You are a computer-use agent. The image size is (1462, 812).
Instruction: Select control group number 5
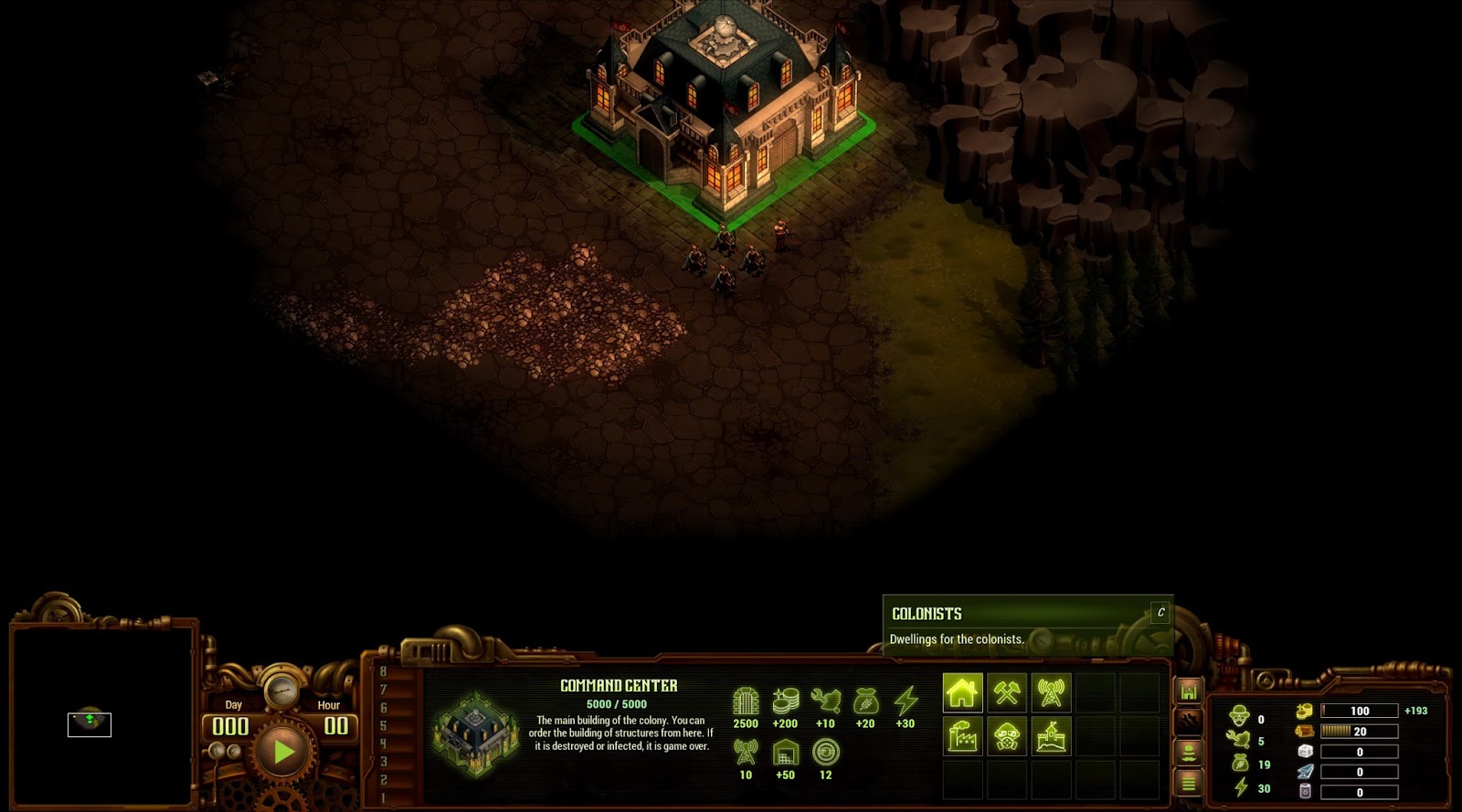[x=383, y=726]
